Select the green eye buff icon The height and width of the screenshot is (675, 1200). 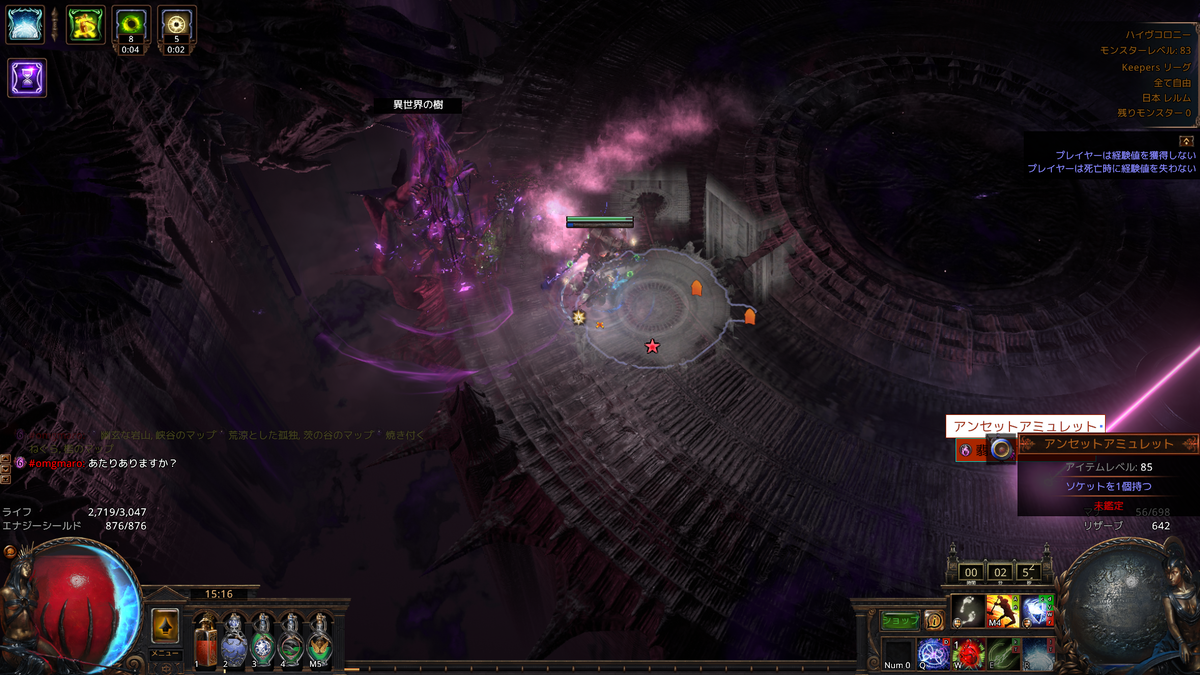point(131,25)
